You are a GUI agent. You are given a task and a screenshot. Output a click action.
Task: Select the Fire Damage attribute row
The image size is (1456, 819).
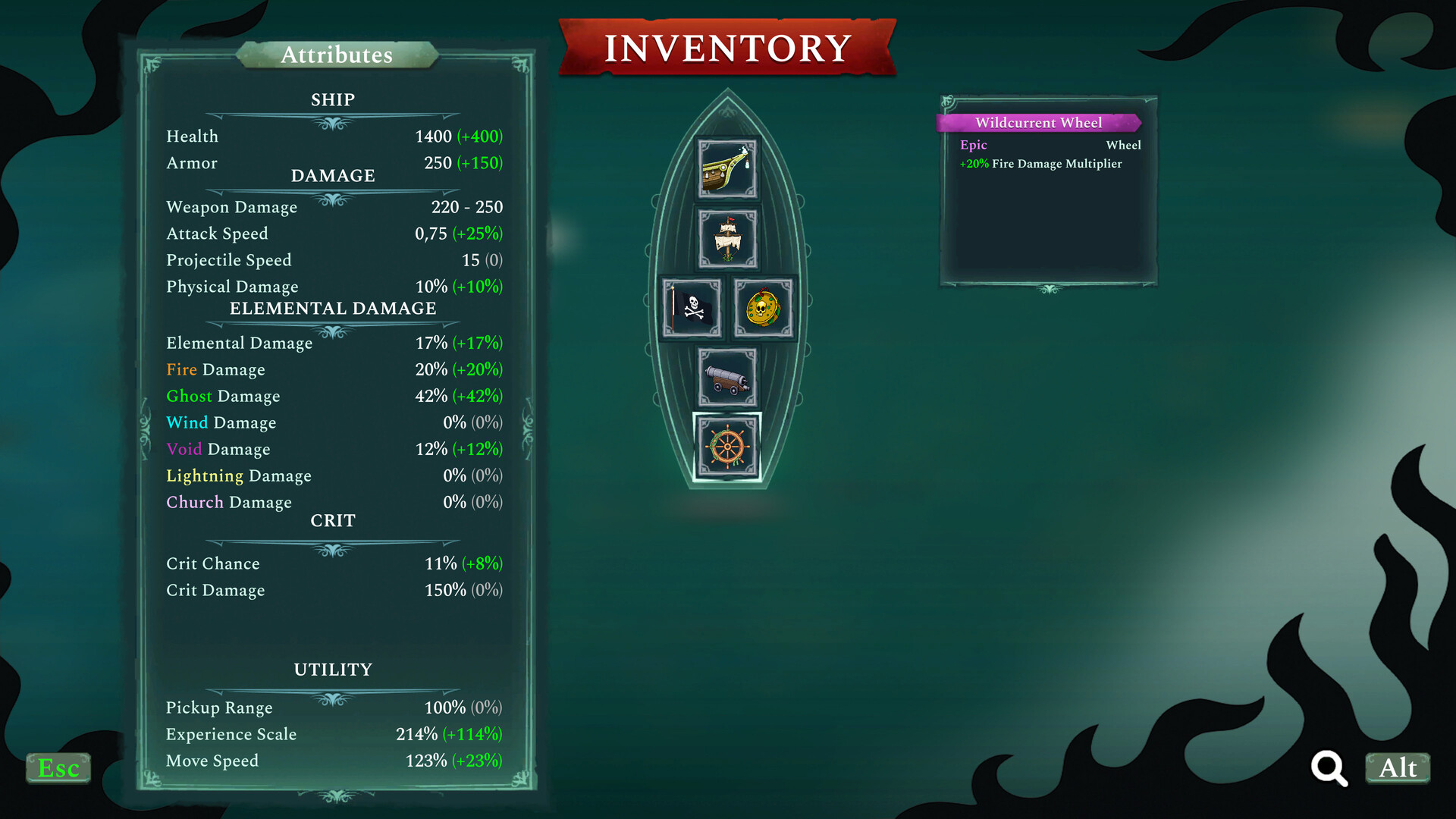(334, 369)
